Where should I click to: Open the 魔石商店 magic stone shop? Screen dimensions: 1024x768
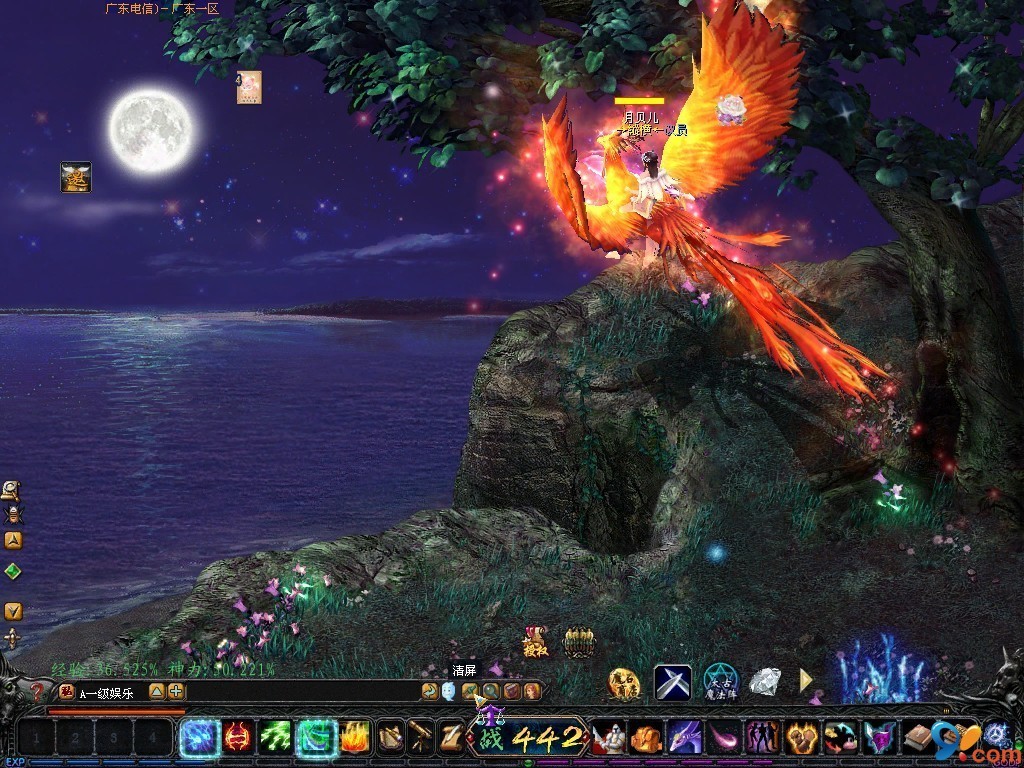pyautogui.click(x=625, y=682)
